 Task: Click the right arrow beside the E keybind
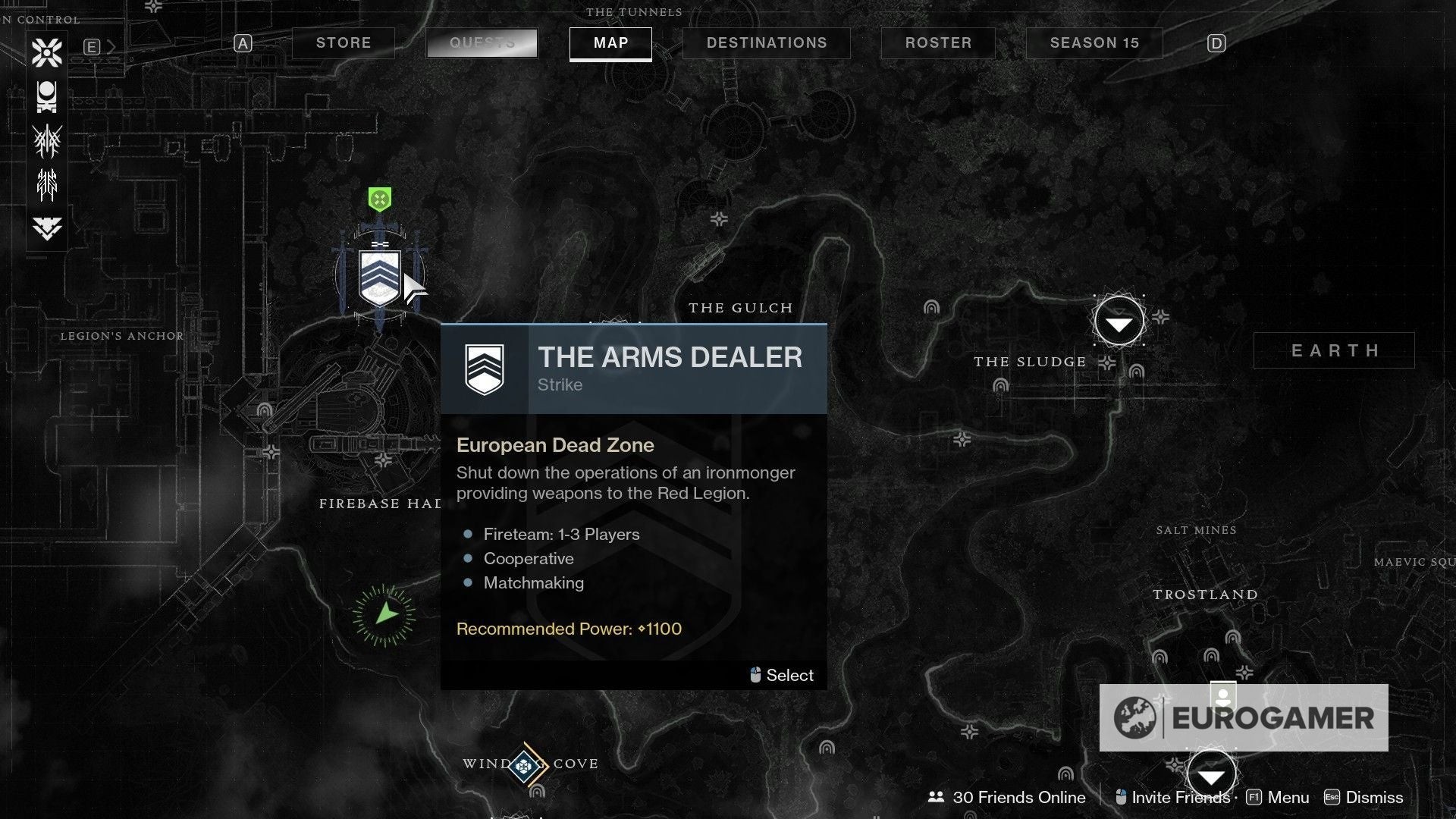point(112,46)
